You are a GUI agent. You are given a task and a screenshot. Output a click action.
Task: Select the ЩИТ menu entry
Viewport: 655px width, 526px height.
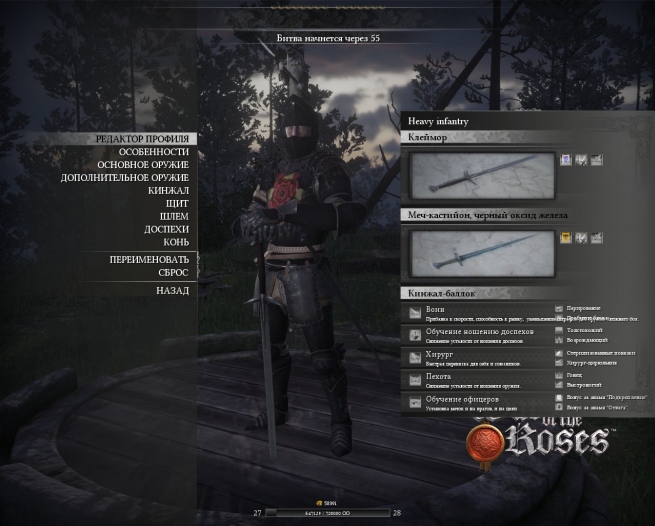click(x=176, y=203)
